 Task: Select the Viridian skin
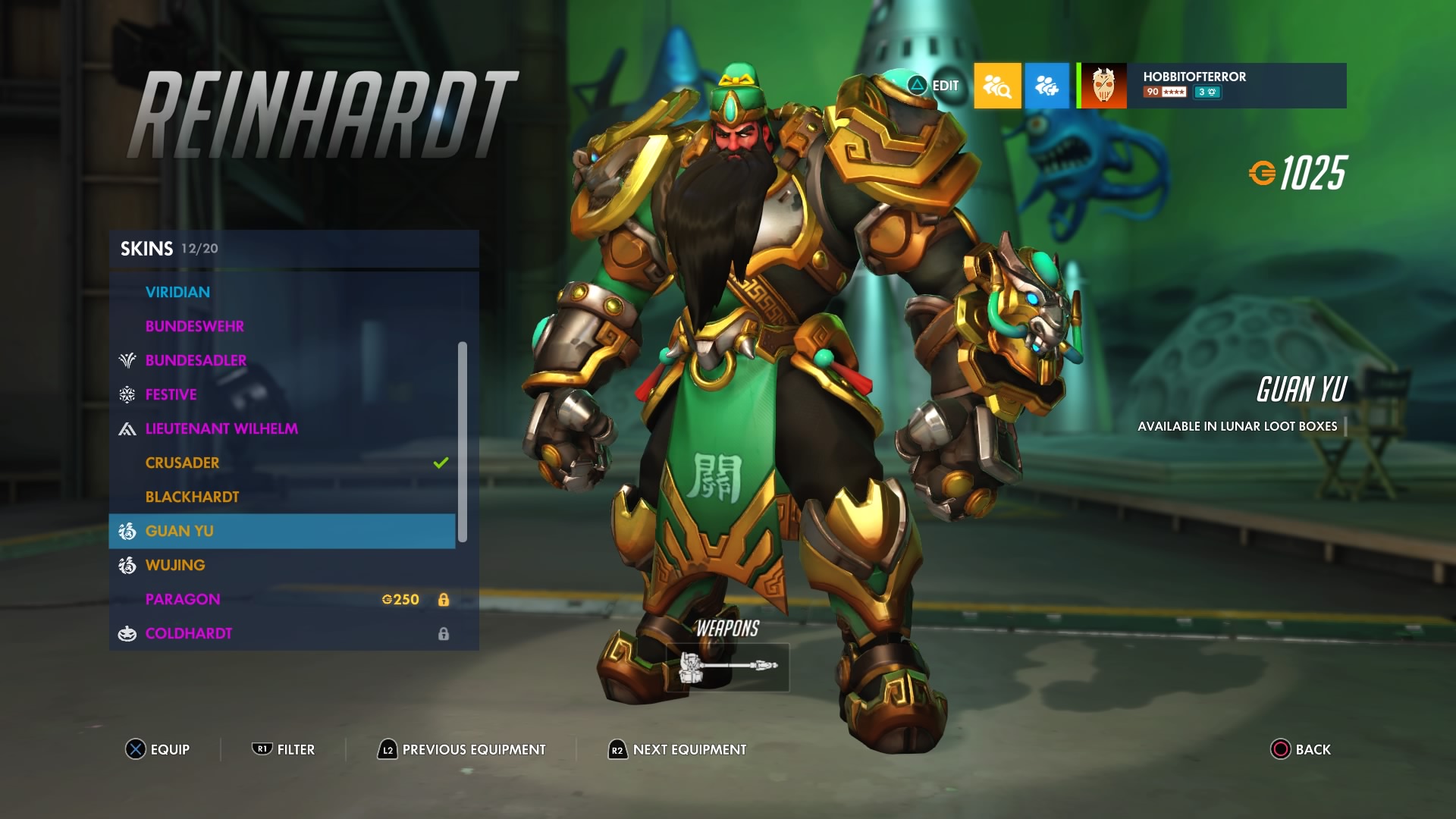tap(179, 292)
